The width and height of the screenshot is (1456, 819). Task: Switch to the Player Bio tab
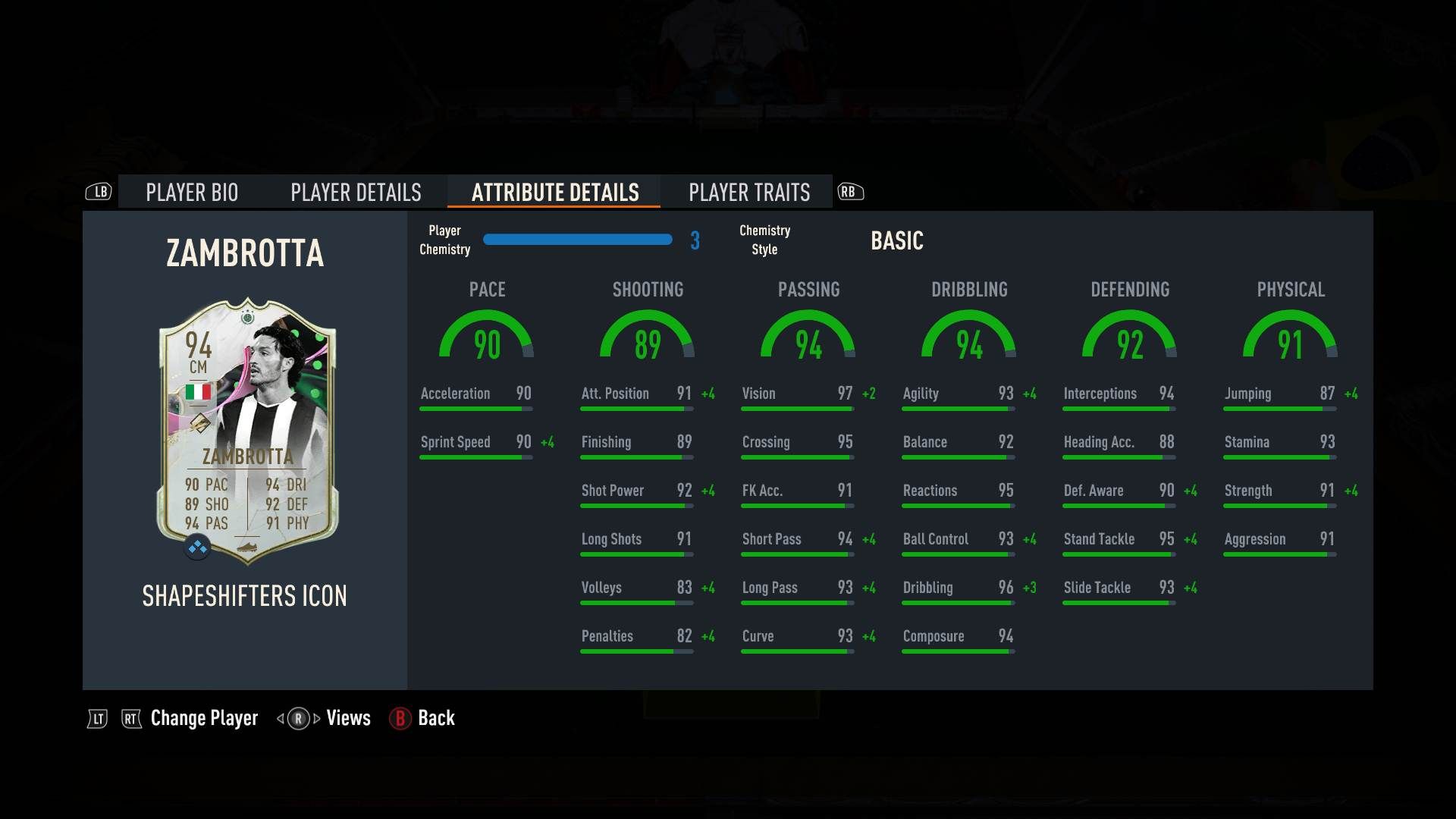click(x=192, y=193)
